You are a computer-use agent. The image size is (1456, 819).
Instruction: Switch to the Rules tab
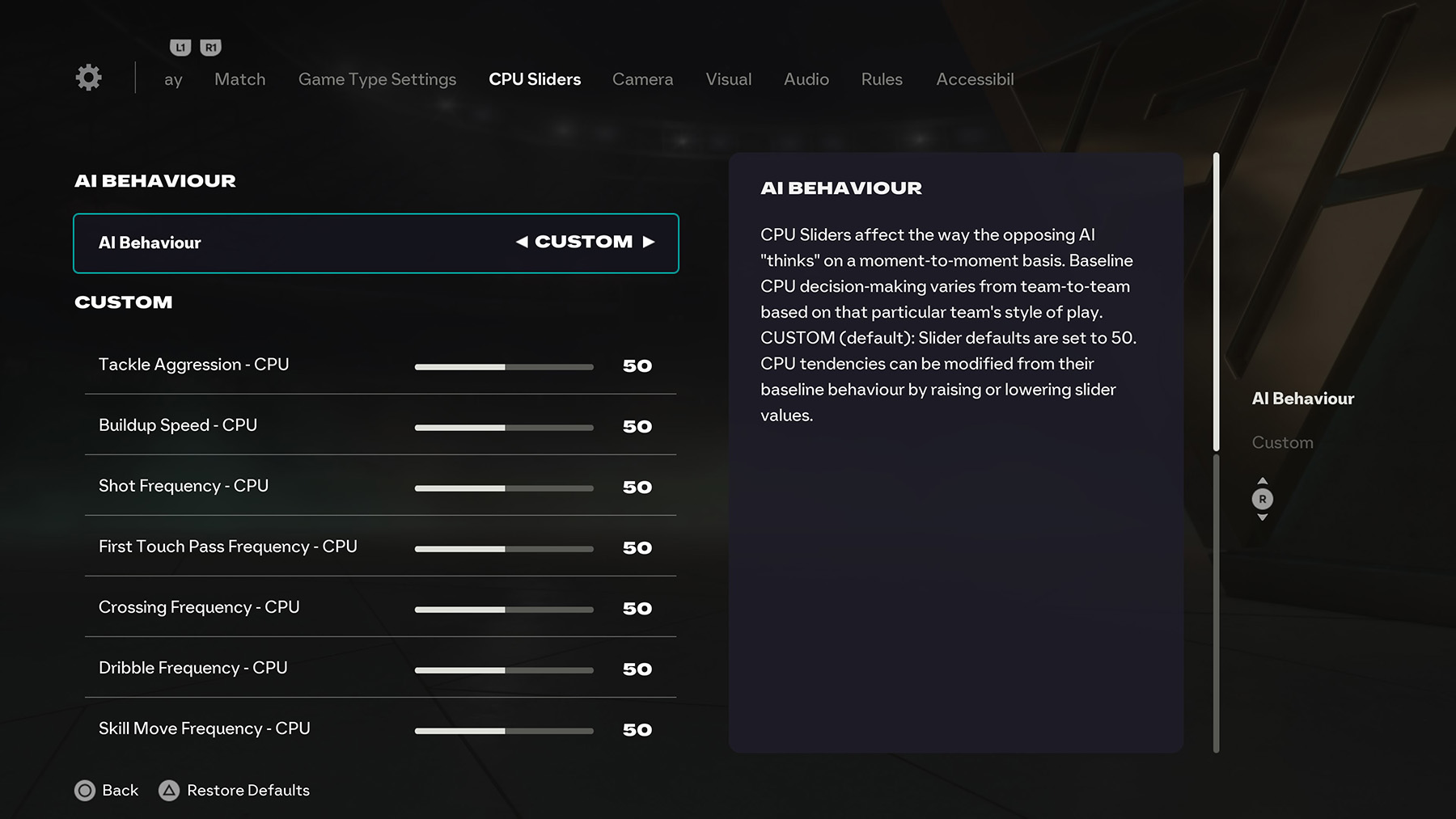click(881, 79)
